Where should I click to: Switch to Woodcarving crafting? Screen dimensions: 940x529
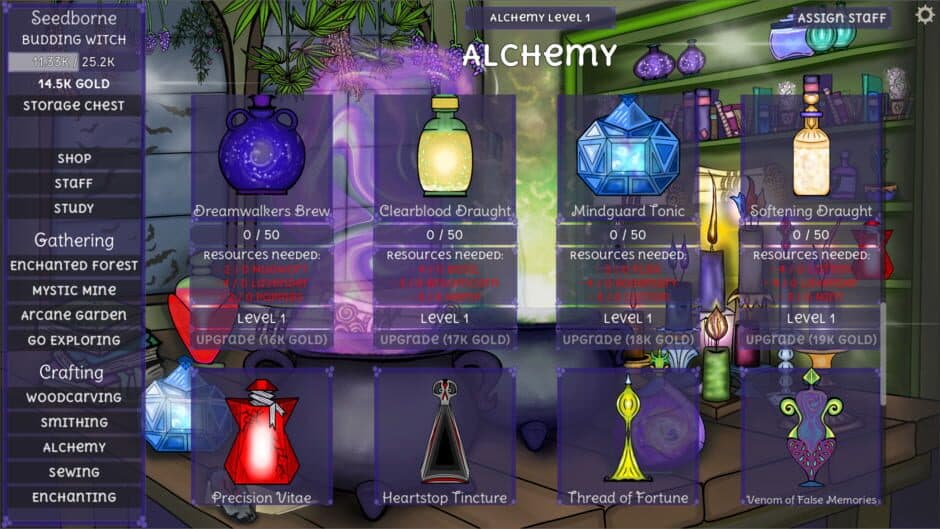[x=74, y=397]
